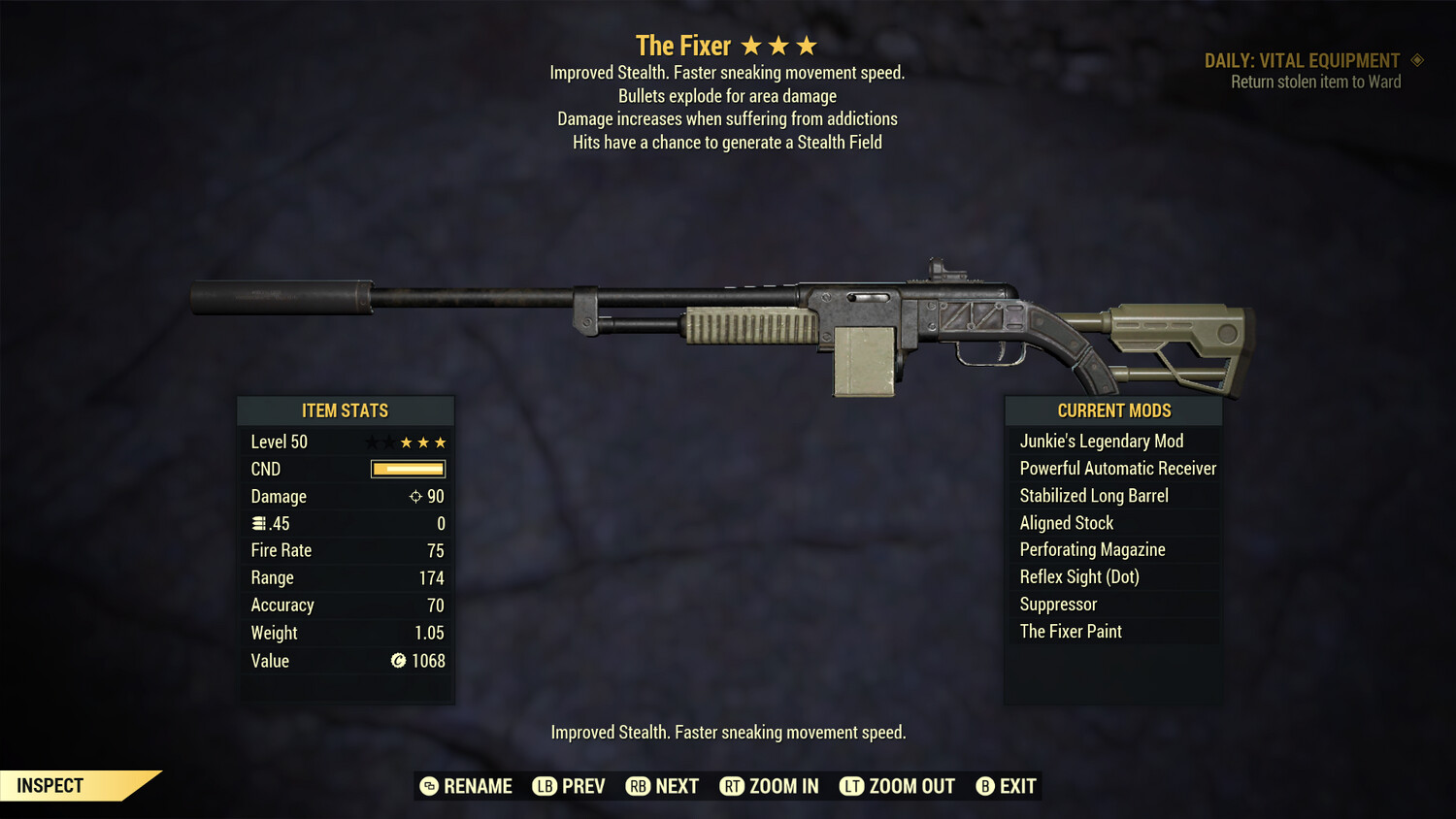Click the Suppressor entry under Current Mods
Screen dimensions: 1456x819
[1058, 604]
